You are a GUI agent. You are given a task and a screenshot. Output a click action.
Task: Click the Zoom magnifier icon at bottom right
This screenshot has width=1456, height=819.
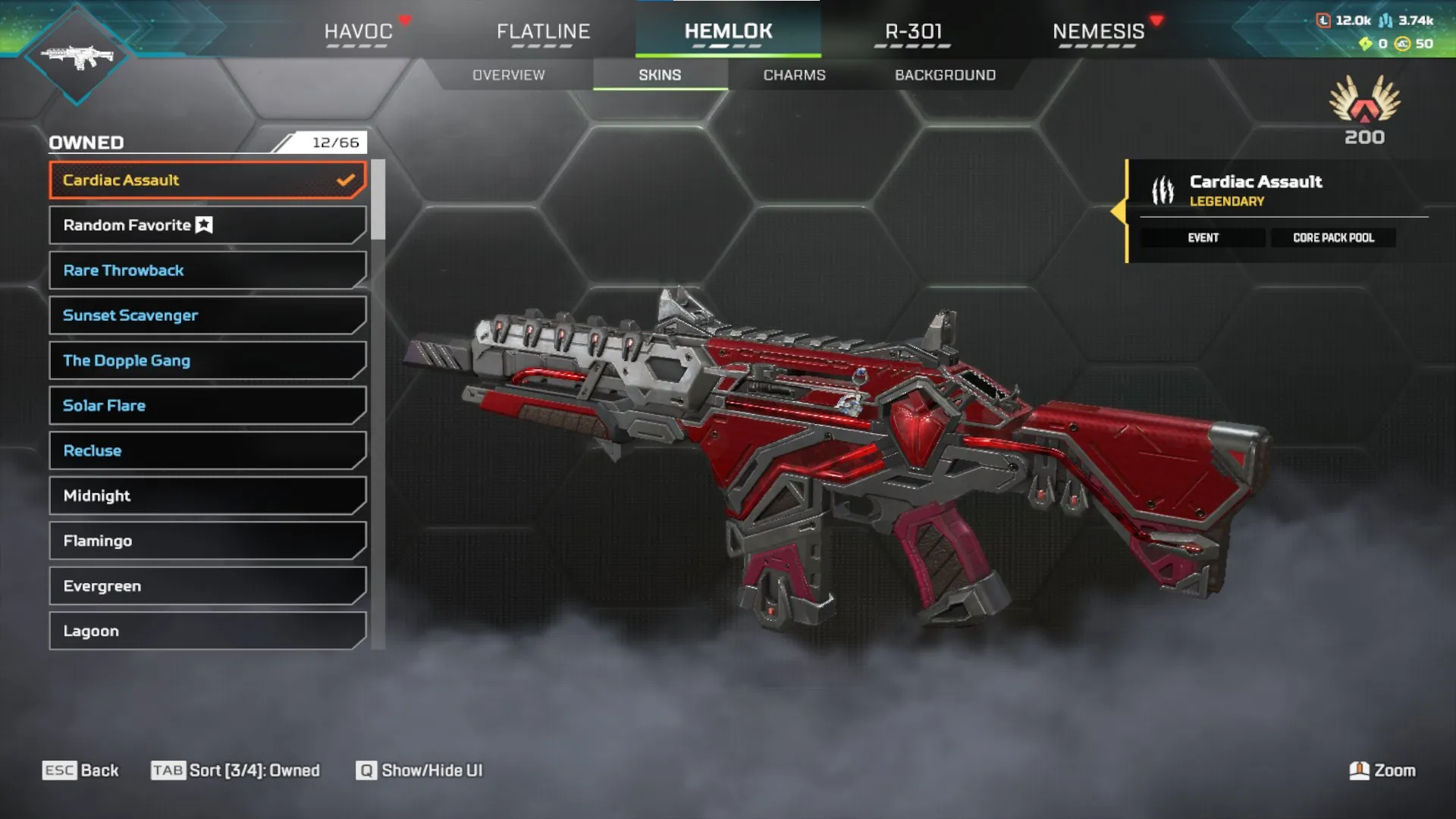coord(1361,770)
